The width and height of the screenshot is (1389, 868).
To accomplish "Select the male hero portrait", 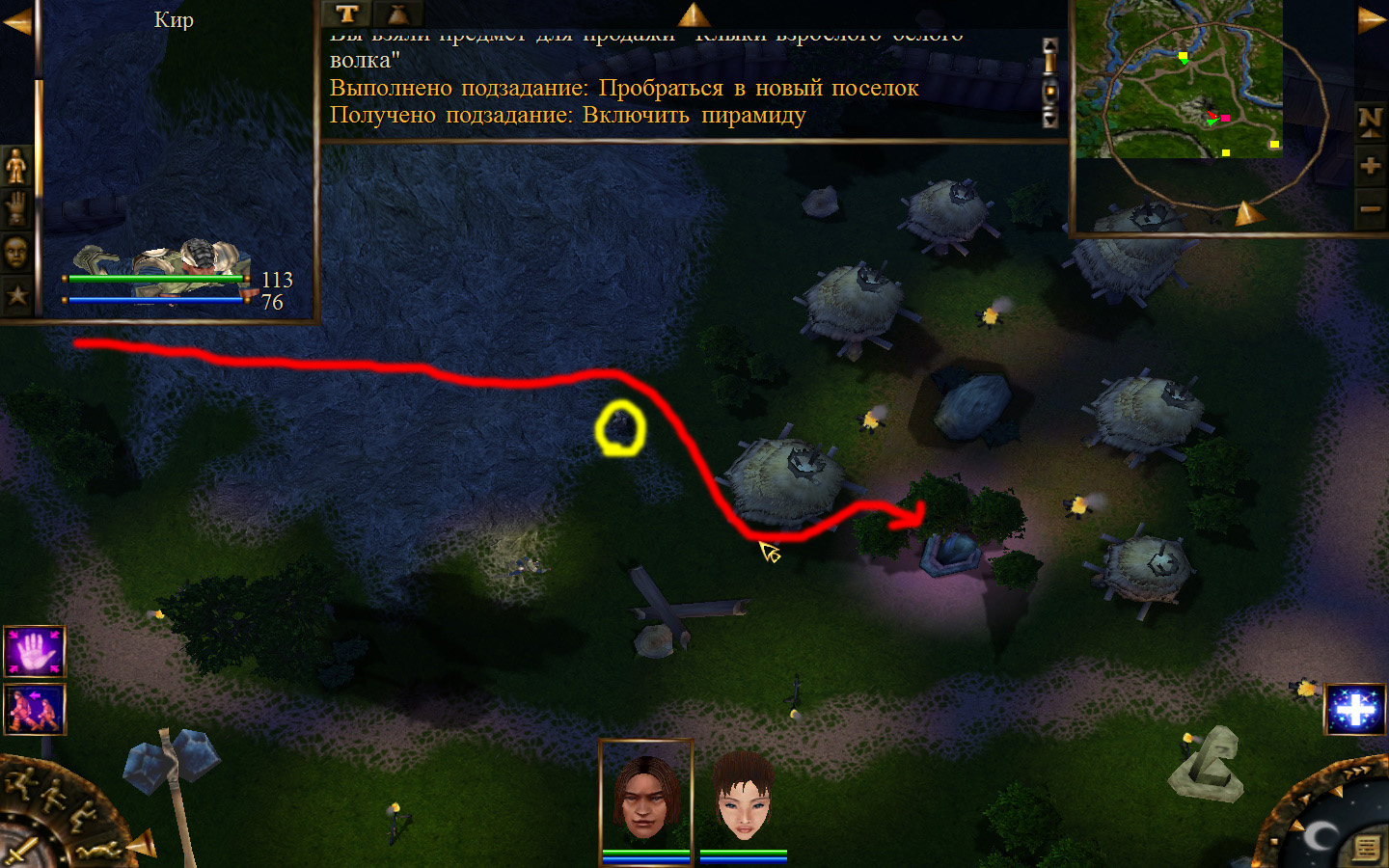I will [645, 798].
